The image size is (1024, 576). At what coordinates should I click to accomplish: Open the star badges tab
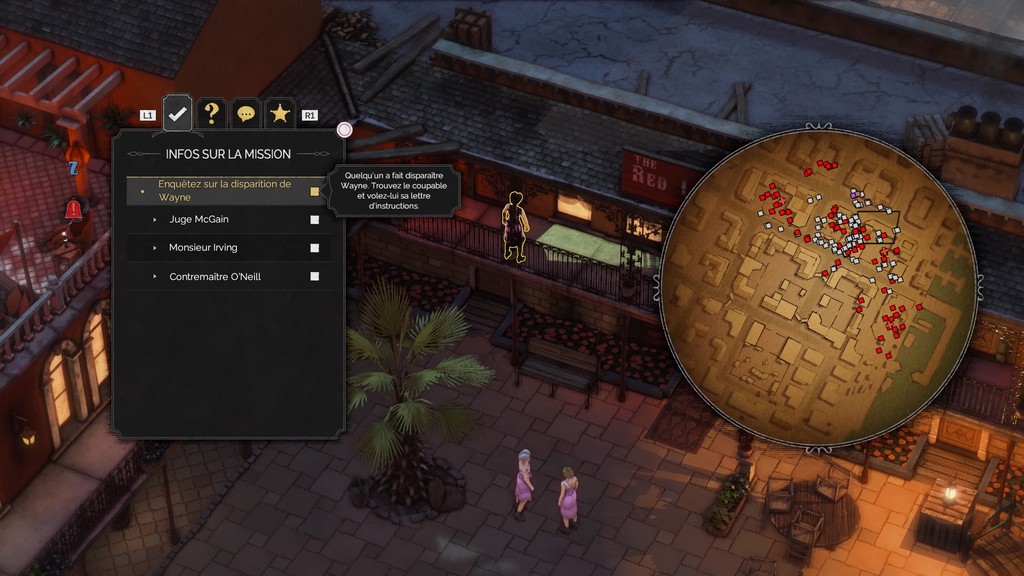279,114
